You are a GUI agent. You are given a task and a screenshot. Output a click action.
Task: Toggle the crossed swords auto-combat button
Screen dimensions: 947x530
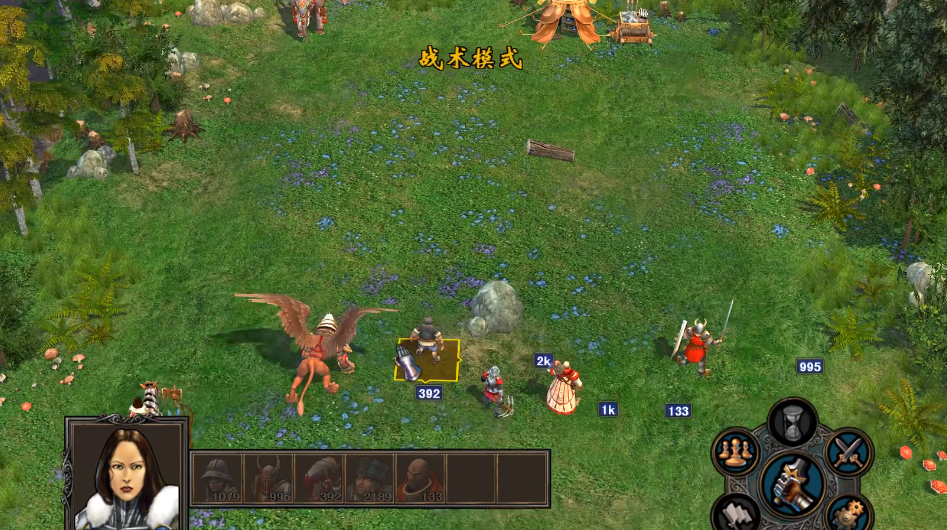(x=849, y=452)
